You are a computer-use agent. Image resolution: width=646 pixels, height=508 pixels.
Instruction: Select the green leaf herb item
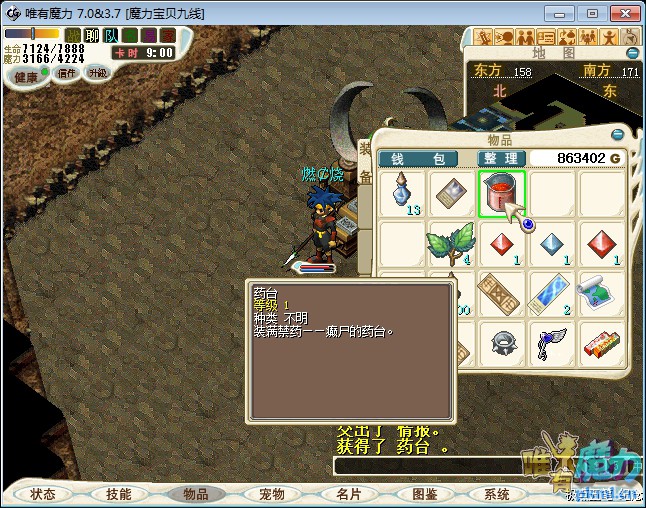coord(452,243)
